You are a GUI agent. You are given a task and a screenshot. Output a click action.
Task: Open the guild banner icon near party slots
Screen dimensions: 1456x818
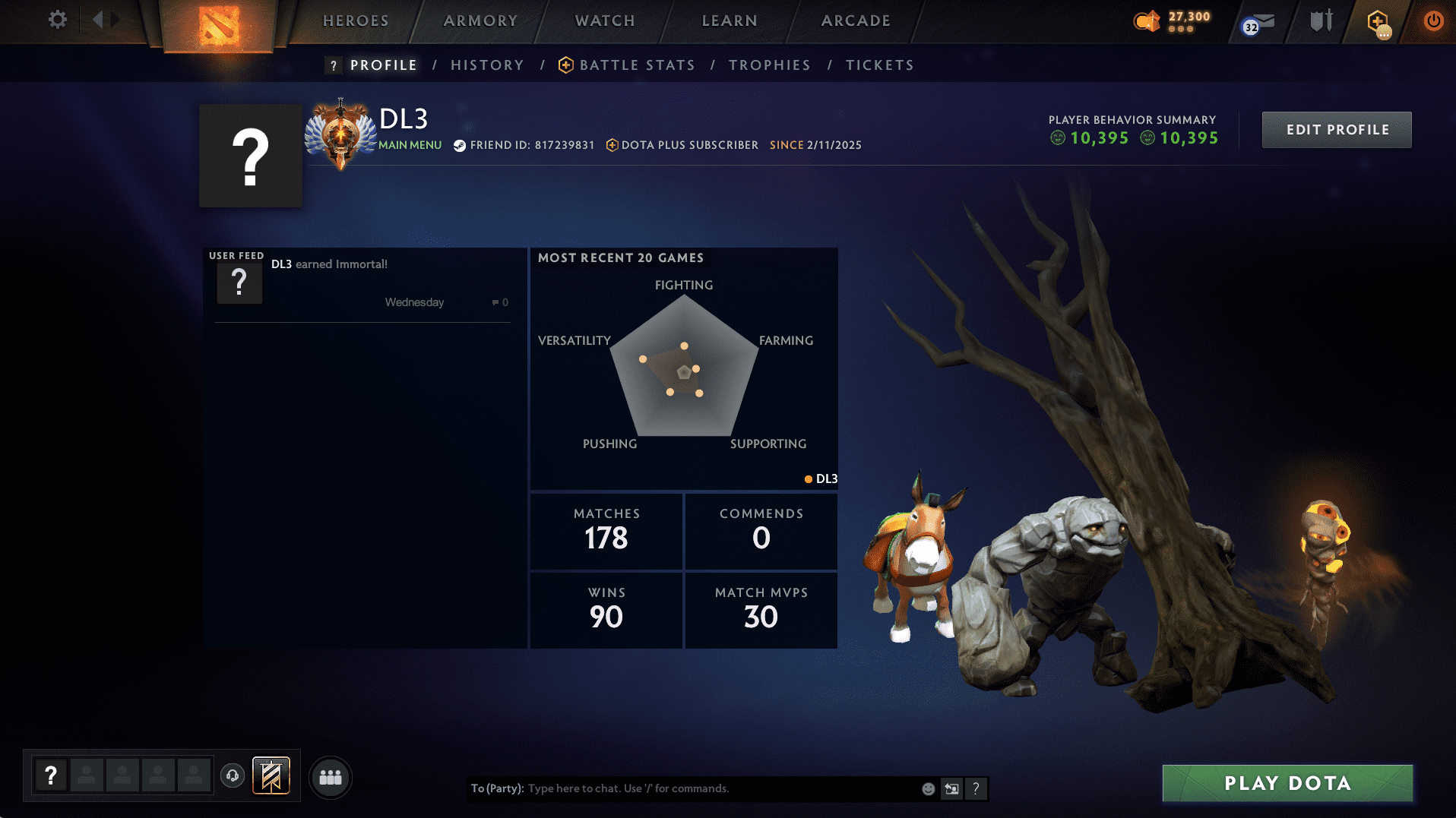272,775
